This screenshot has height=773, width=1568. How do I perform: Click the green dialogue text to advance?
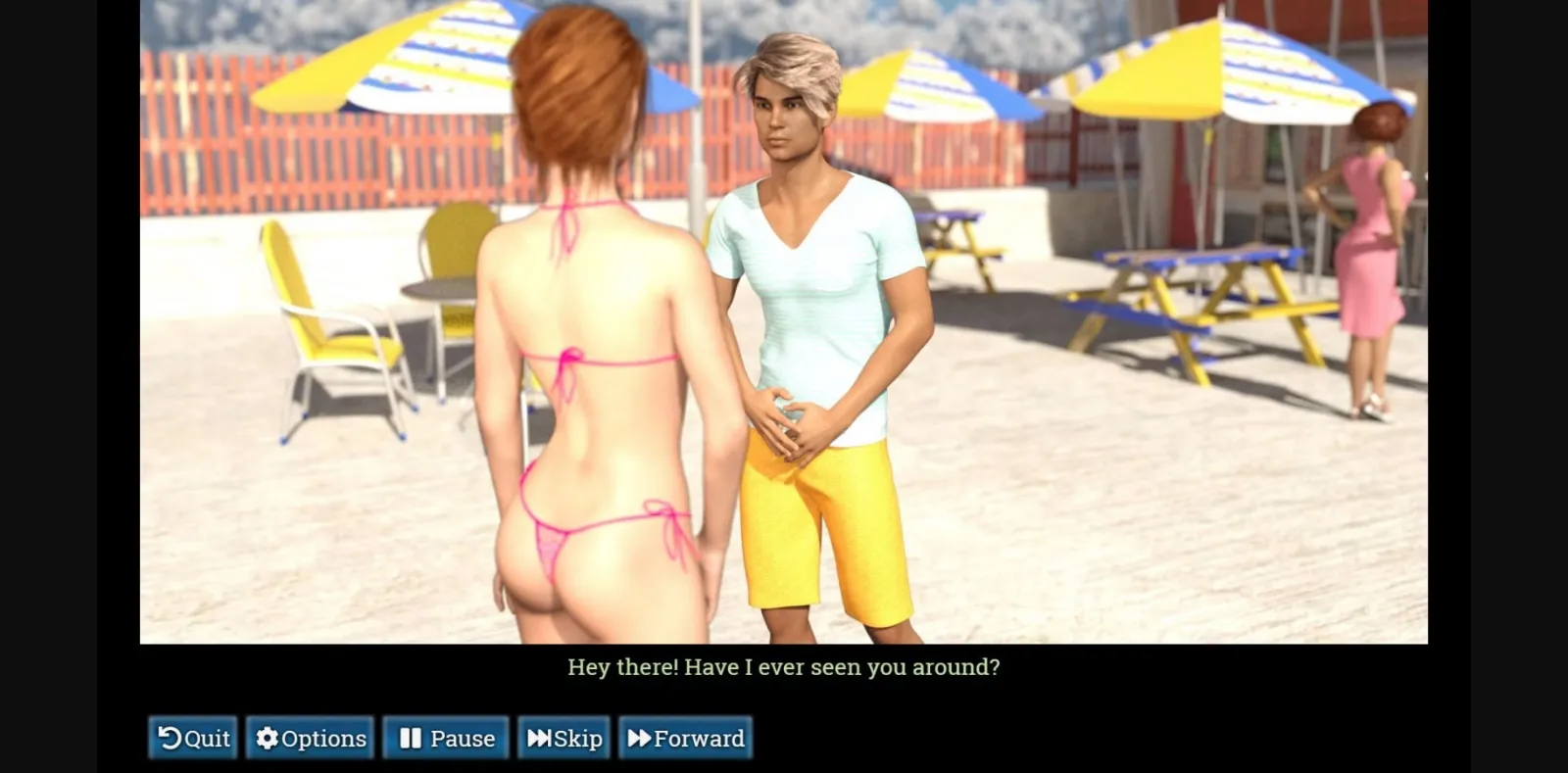(x=784, y=667)
